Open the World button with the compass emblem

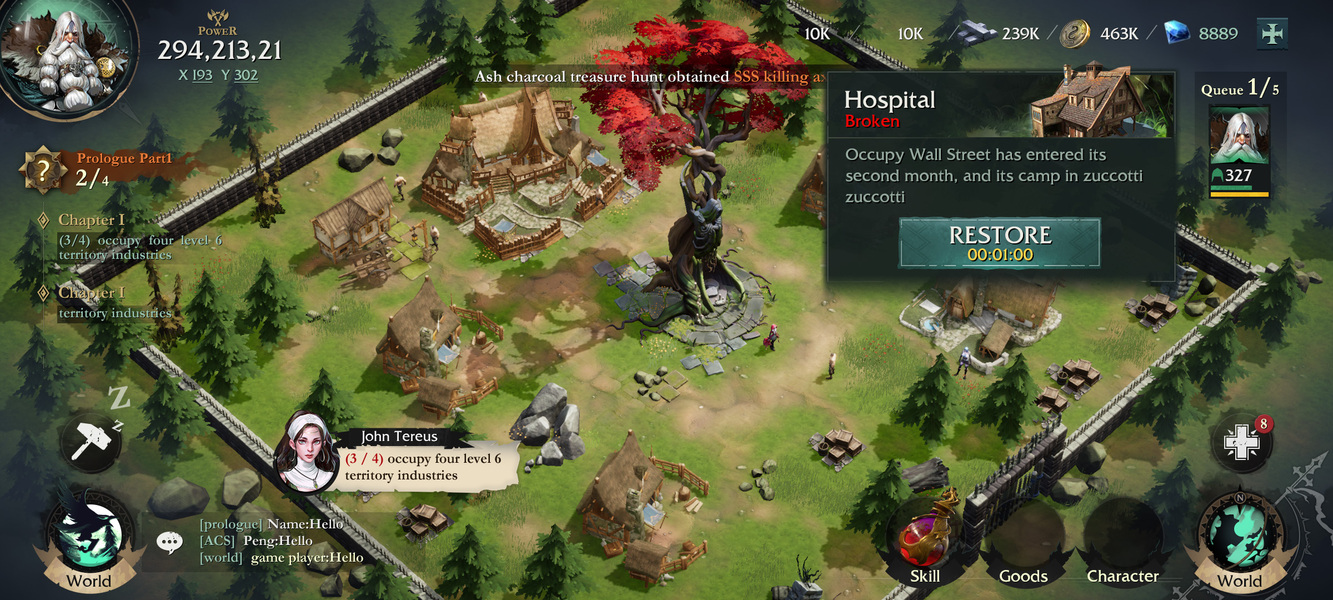(1239, 540)
